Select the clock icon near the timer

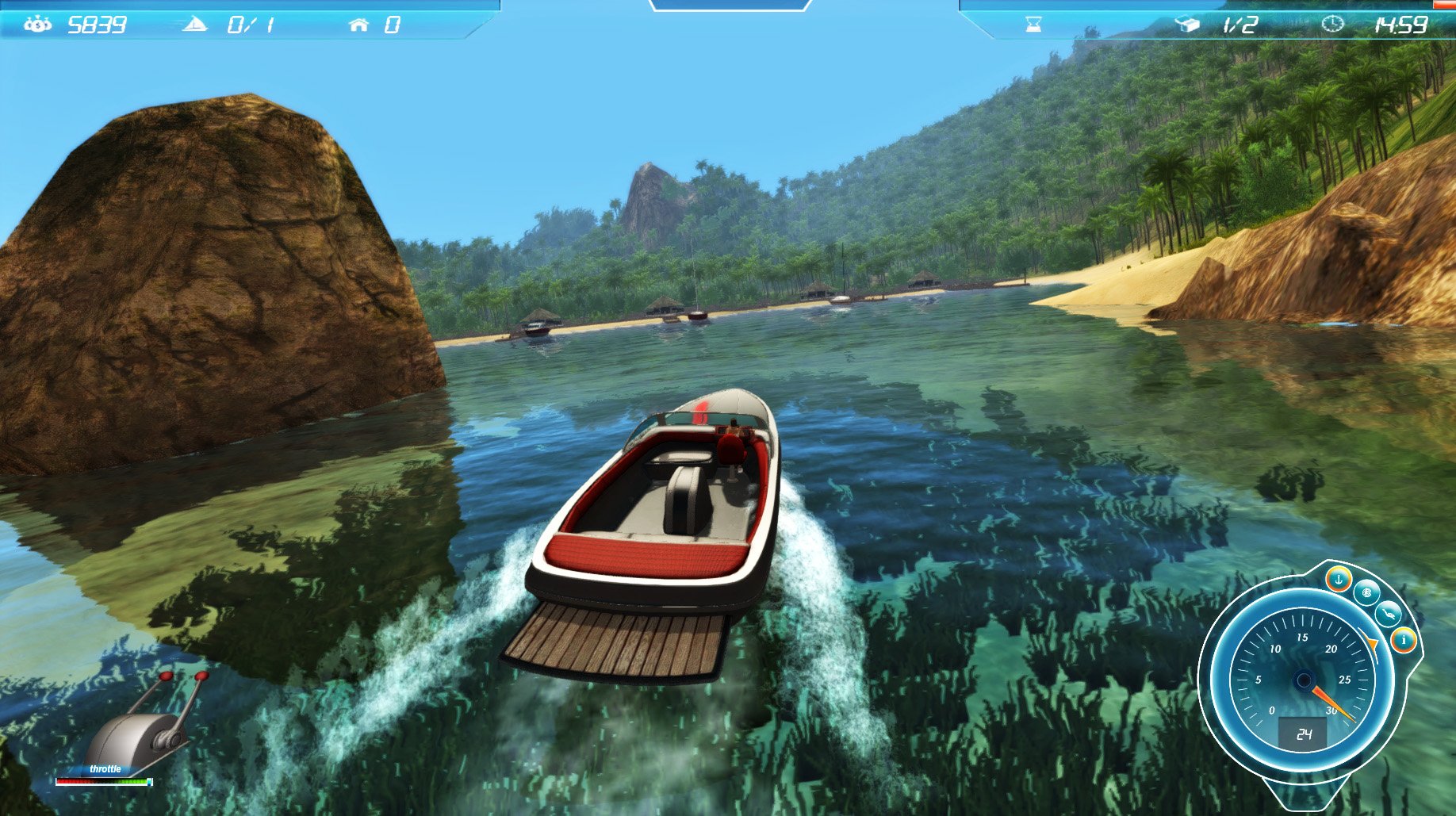[x=1333, y=24]
